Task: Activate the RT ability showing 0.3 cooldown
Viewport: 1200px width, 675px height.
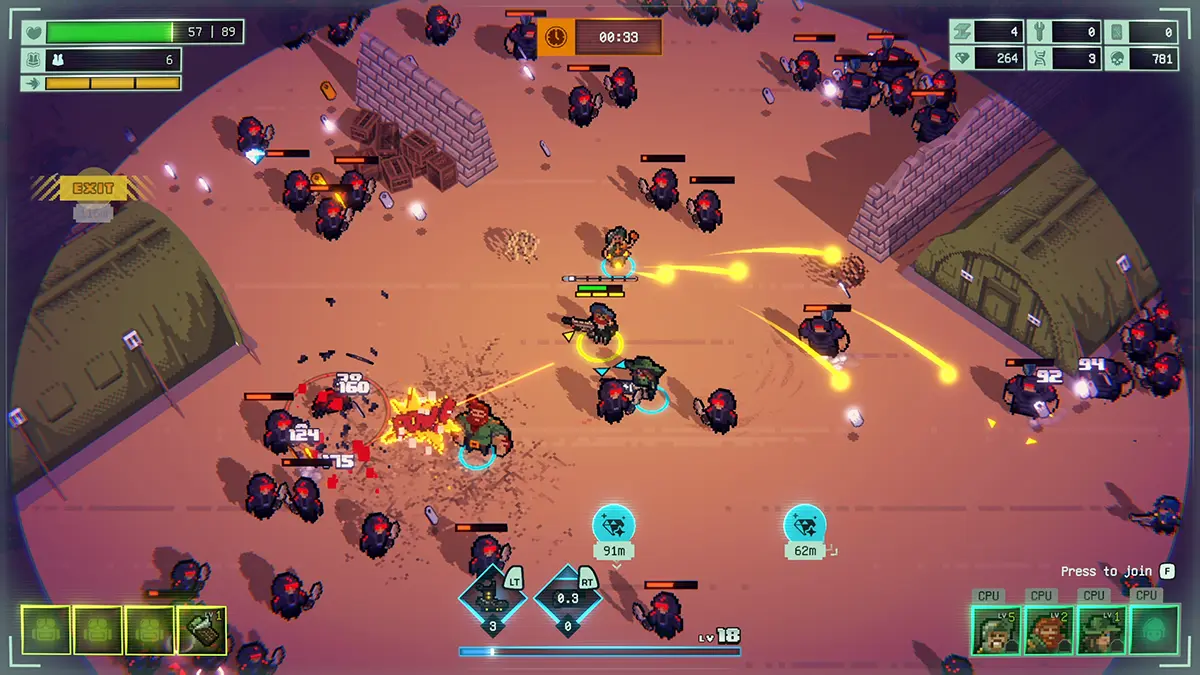Action: pyautogui.click(x=567, y=602)
